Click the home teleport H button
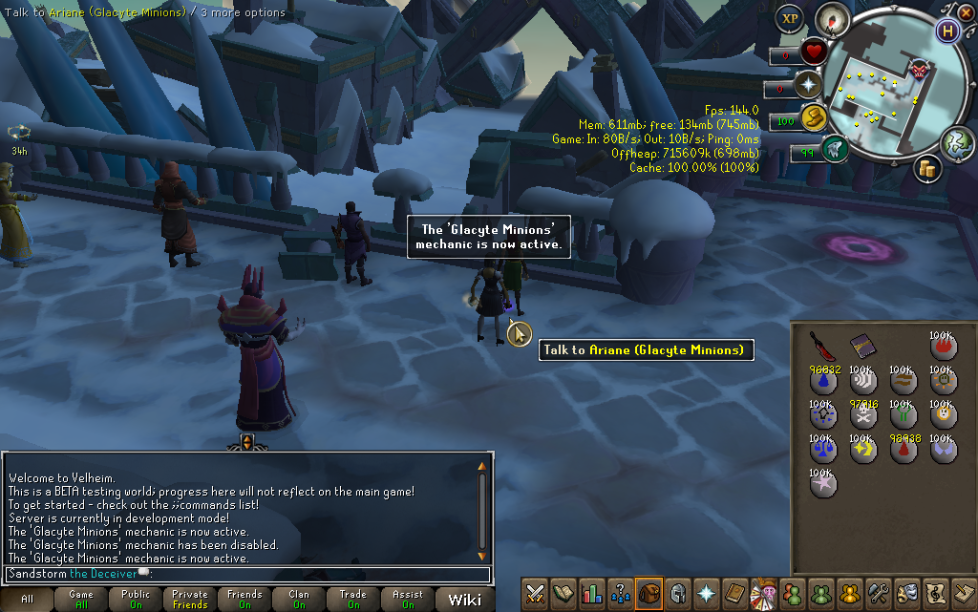978x612 pixels. pyautogui.click(x=947, y=30)
